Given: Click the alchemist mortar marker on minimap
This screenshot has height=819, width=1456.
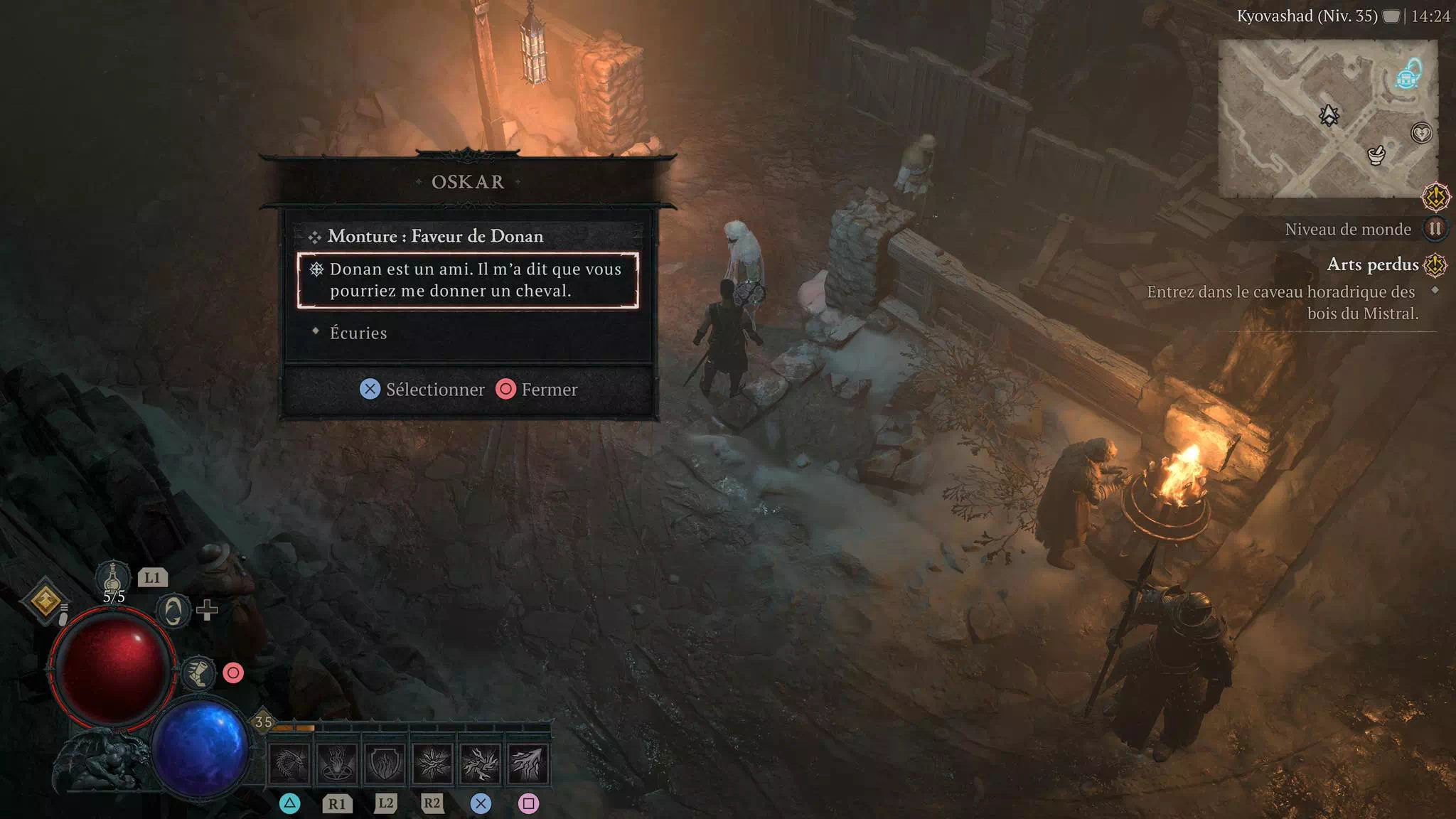Looking at the screenshot, I should [x=1376, y=154].
